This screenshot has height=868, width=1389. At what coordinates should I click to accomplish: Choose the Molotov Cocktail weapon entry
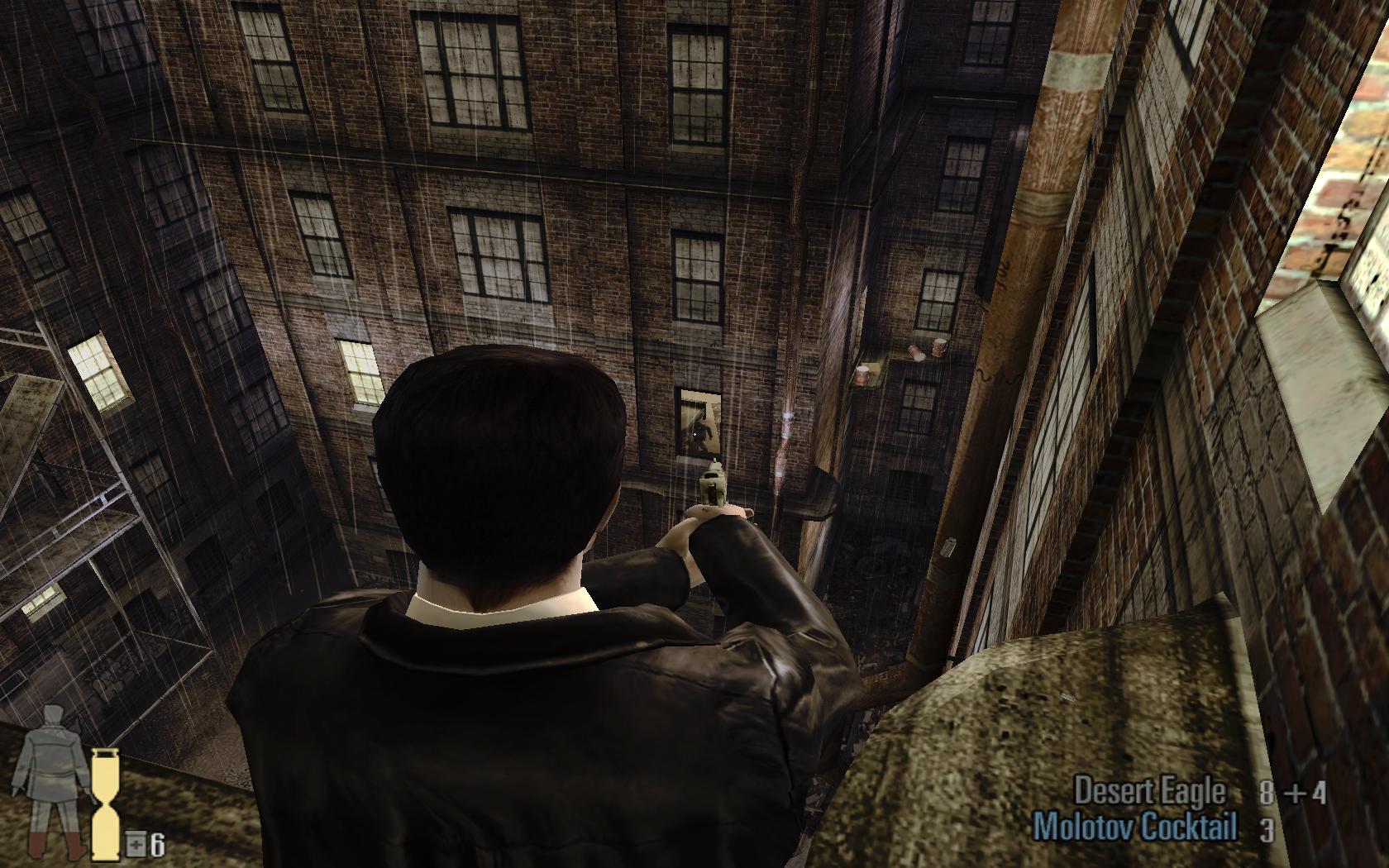(x=1135, y=827)
